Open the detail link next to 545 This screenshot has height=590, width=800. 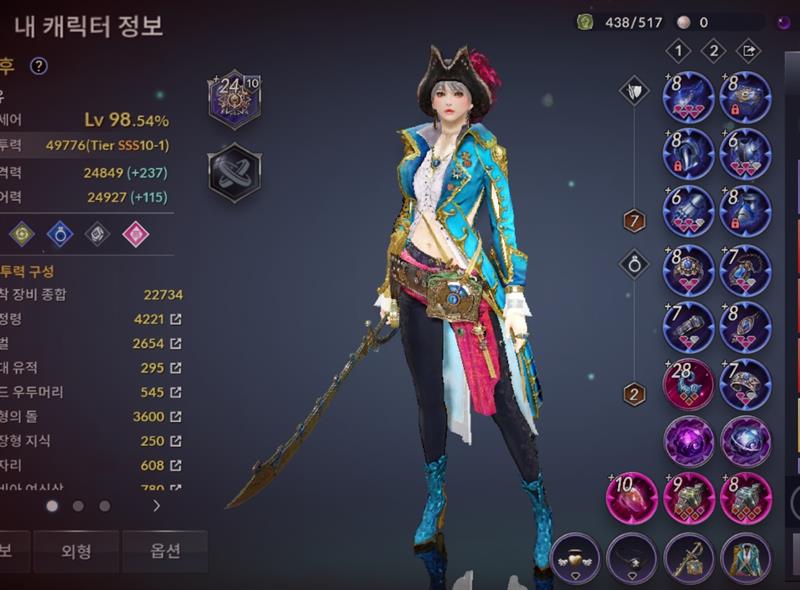point(176,392)
